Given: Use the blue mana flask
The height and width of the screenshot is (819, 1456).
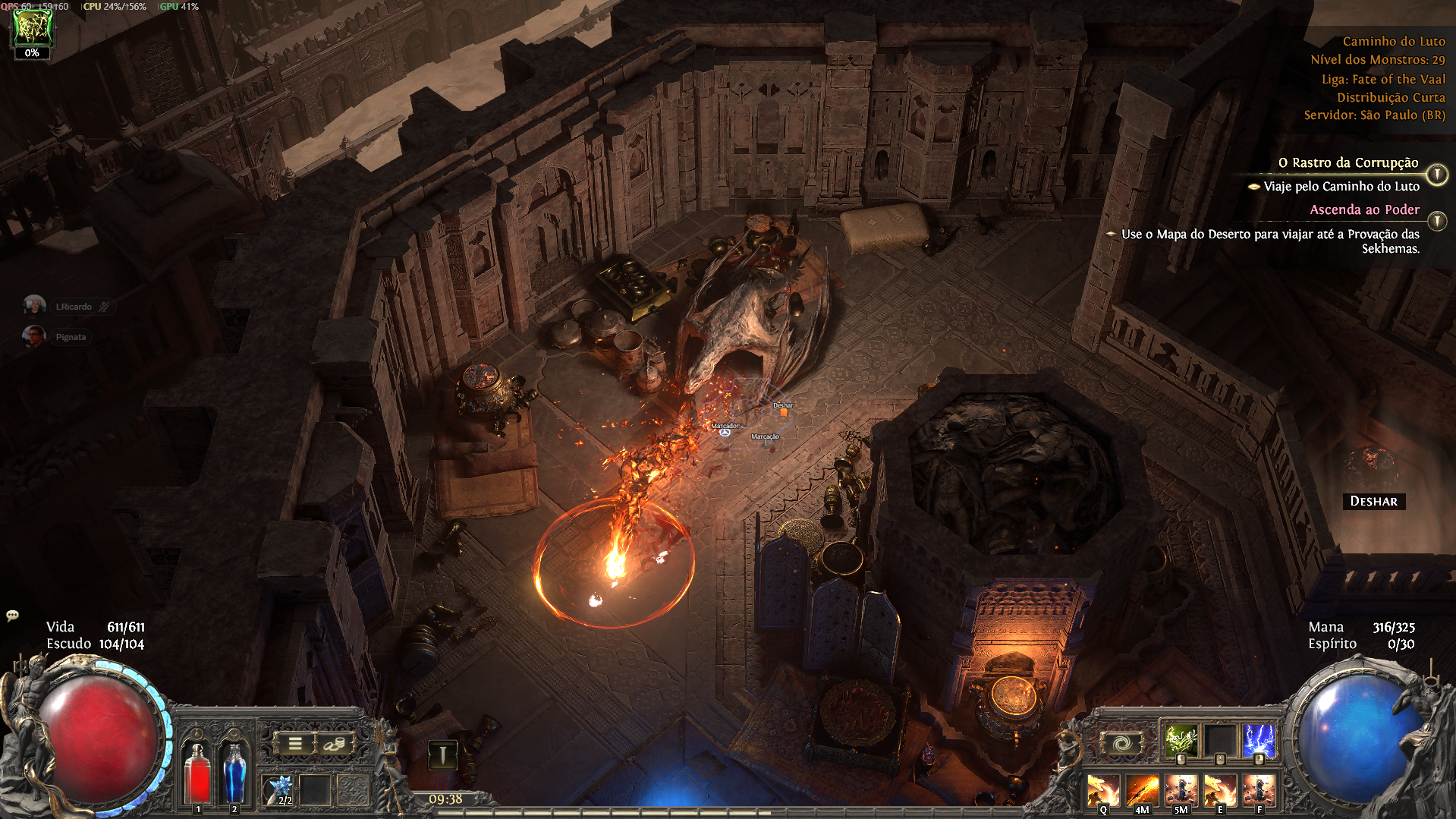Looking at the screenshot, I should click(234, 772).
